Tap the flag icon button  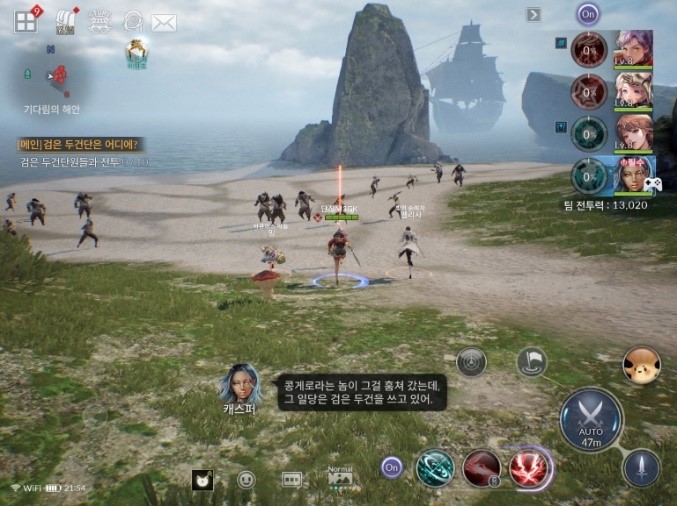531,362
